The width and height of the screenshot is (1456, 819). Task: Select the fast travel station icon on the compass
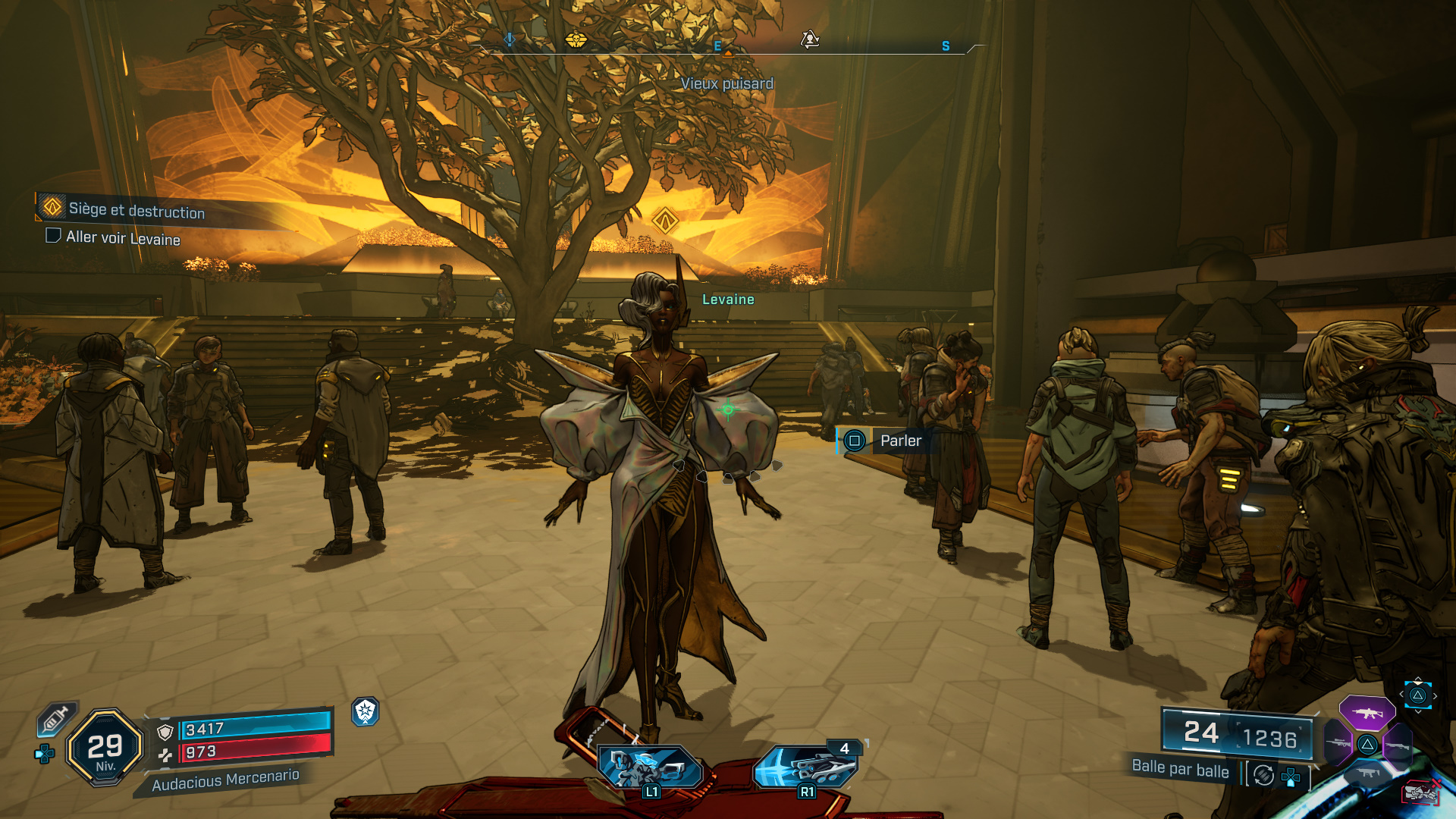point(811,38)
